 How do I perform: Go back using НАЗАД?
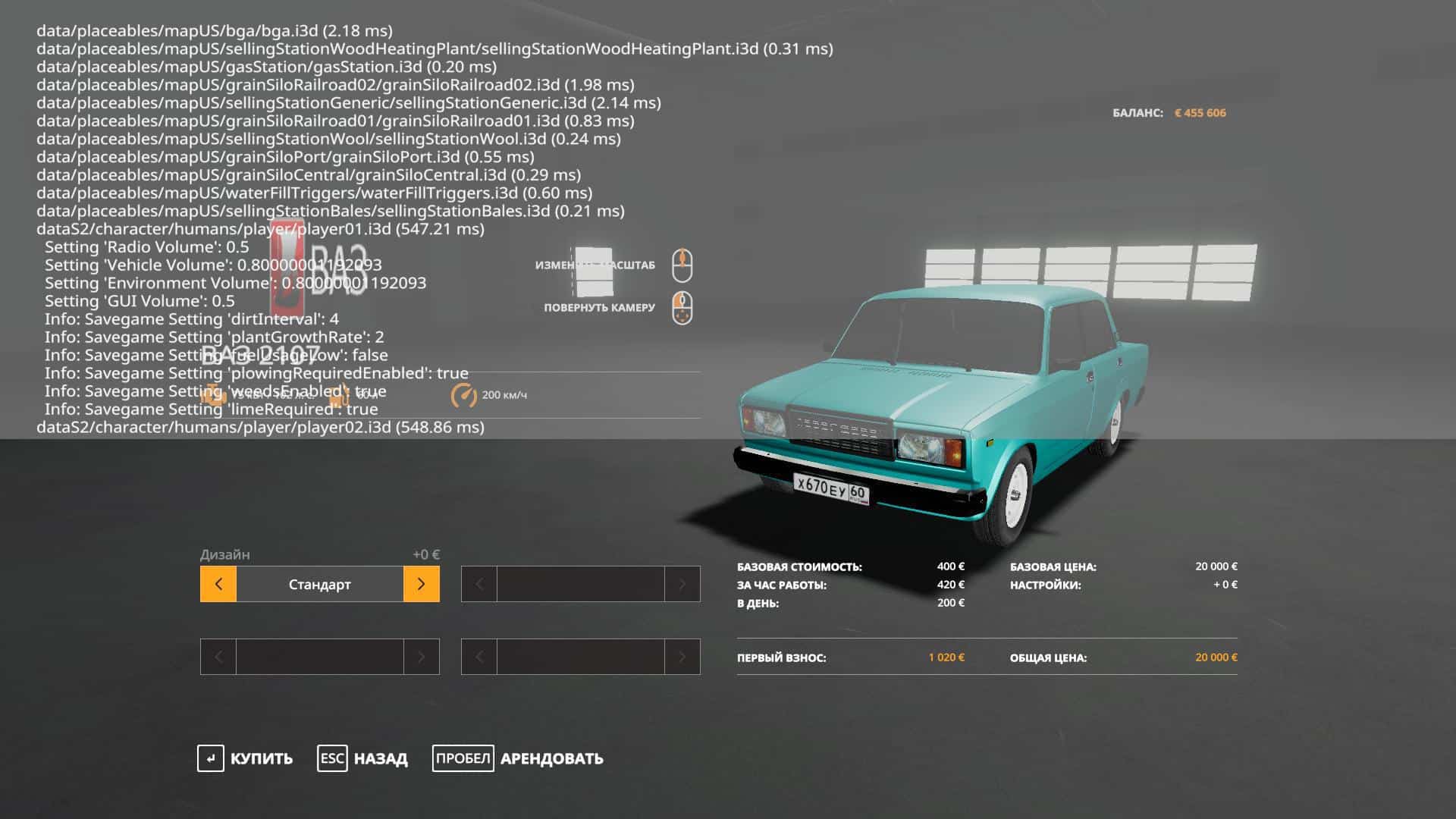[x=362, y=758]
